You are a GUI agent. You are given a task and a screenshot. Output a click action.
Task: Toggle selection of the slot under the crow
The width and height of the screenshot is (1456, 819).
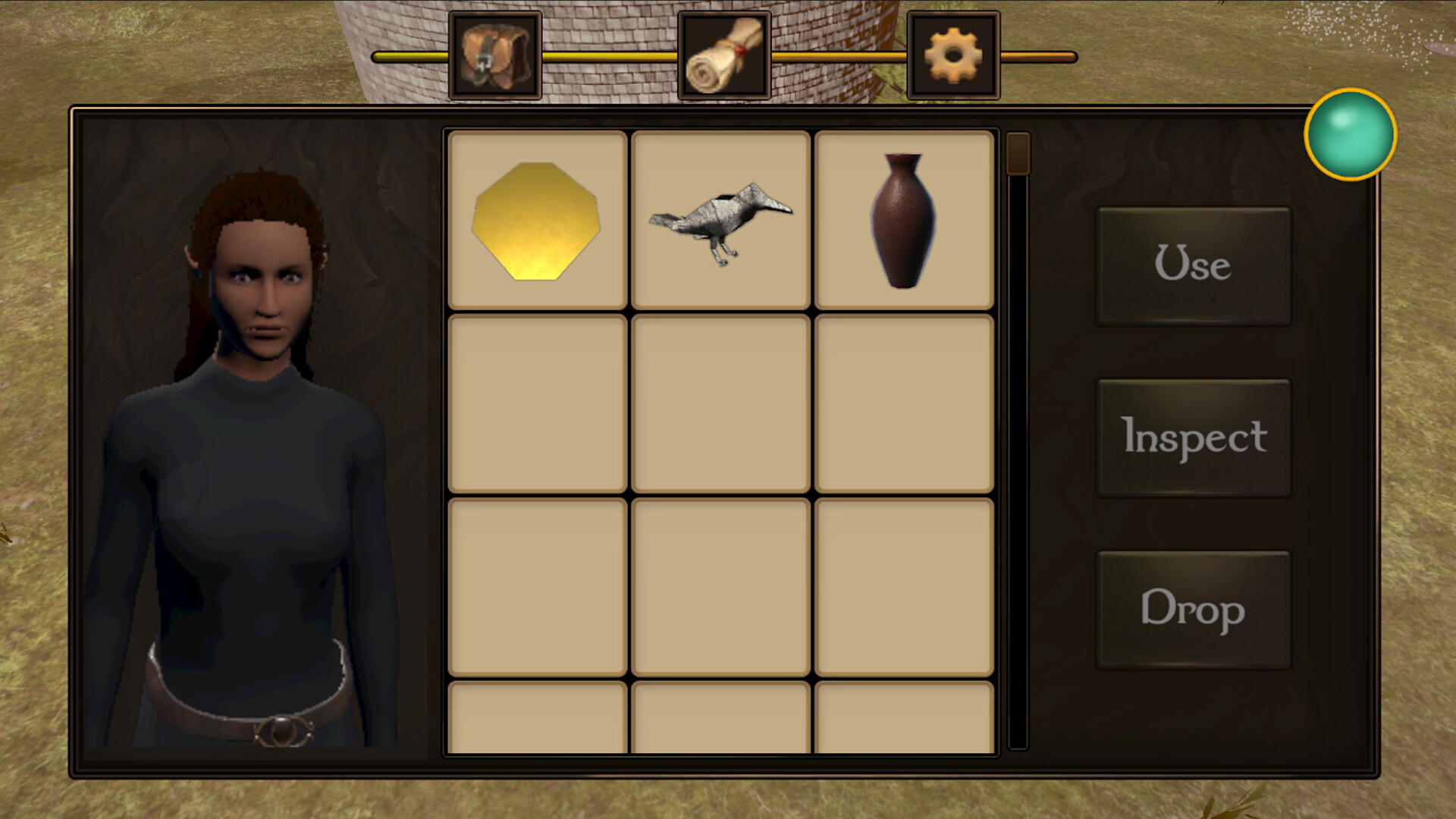coord(720,402)
